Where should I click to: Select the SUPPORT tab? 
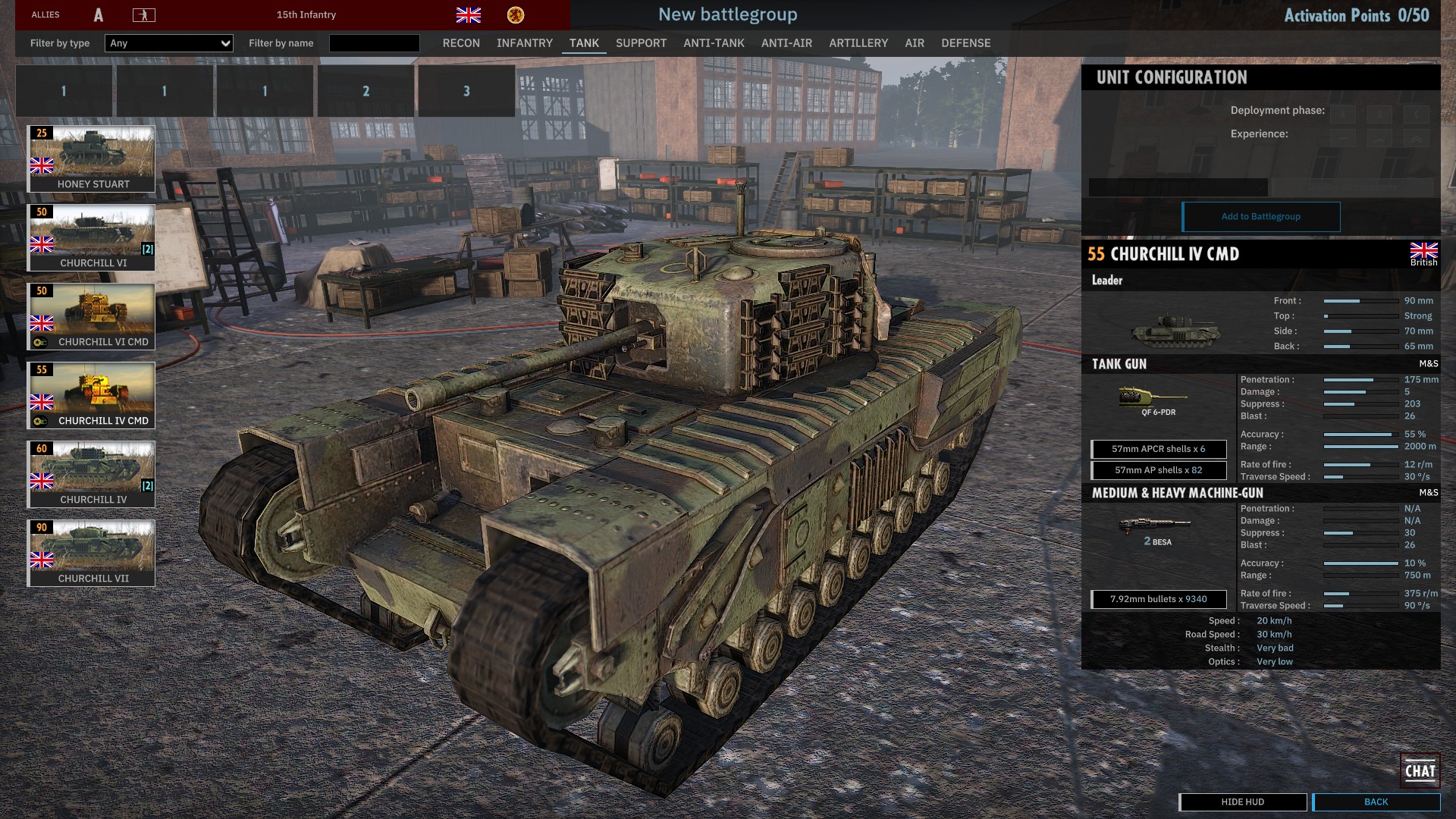641,43
